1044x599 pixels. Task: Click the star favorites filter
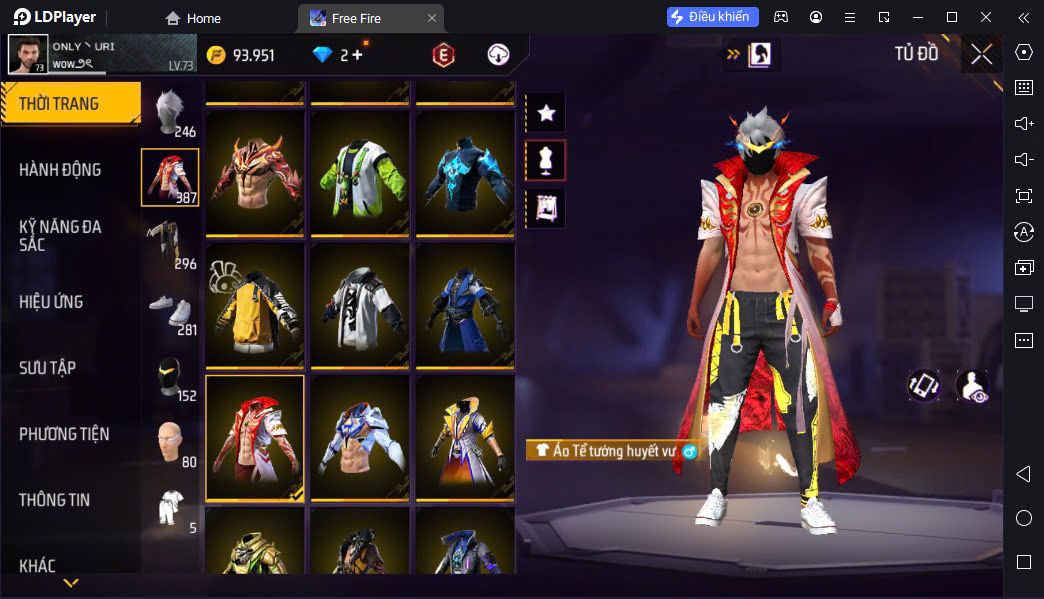click(546, 113)
